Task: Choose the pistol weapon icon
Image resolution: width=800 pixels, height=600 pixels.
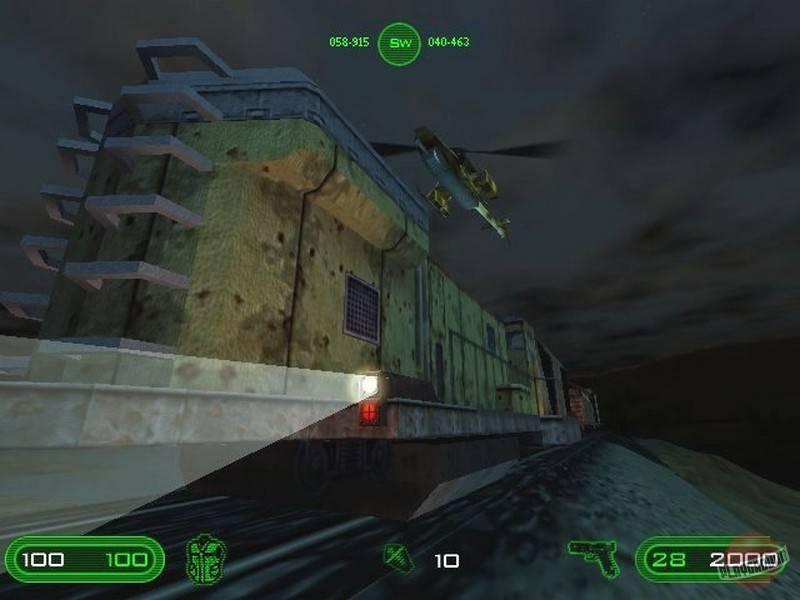Action: pyautogui.click(x=593, y=556)
